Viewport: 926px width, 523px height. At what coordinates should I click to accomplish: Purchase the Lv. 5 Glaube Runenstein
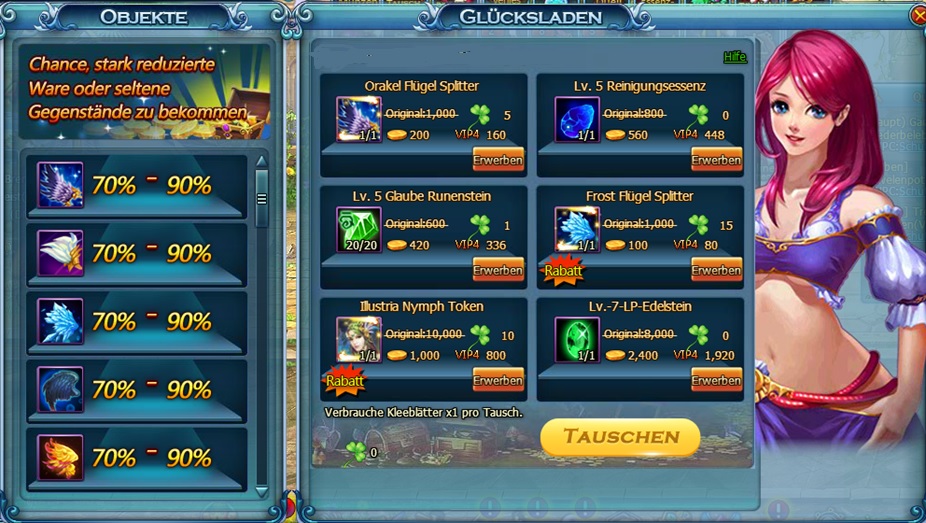498,270
